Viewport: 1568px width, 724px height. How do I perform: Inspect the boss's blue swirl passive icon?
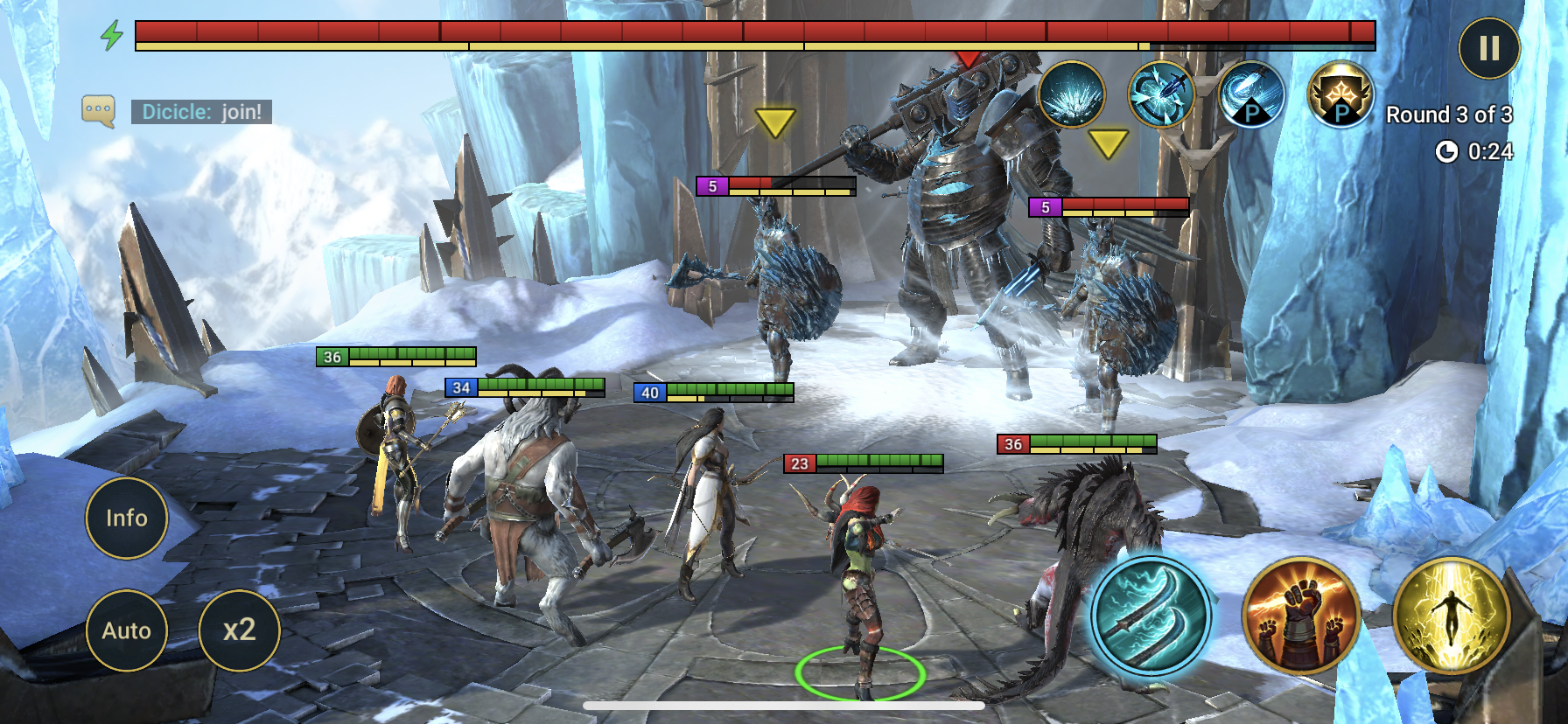[1250, 95]
